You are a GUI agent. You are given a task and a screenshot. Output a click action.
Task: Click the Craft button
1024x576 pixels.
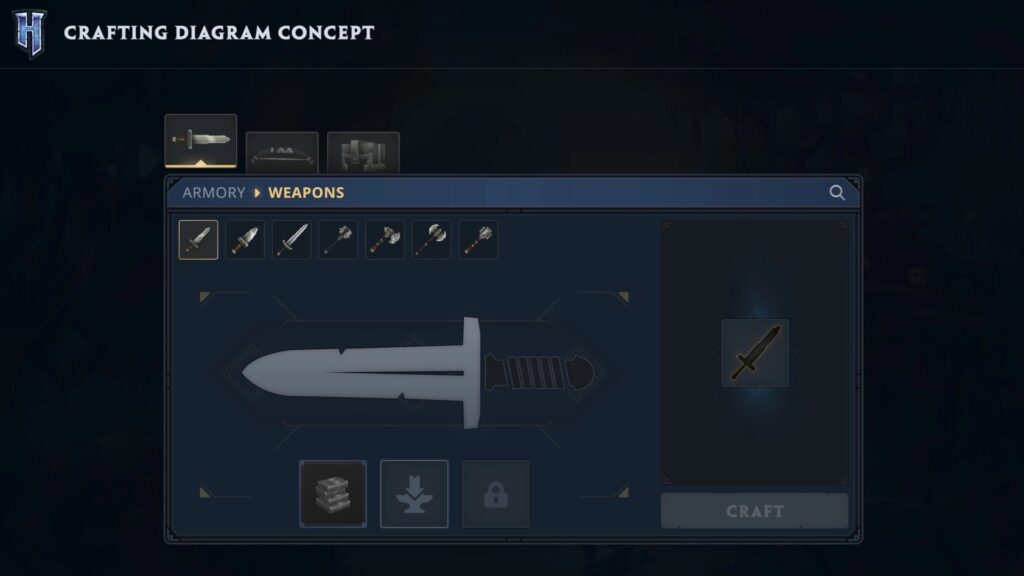754,511
